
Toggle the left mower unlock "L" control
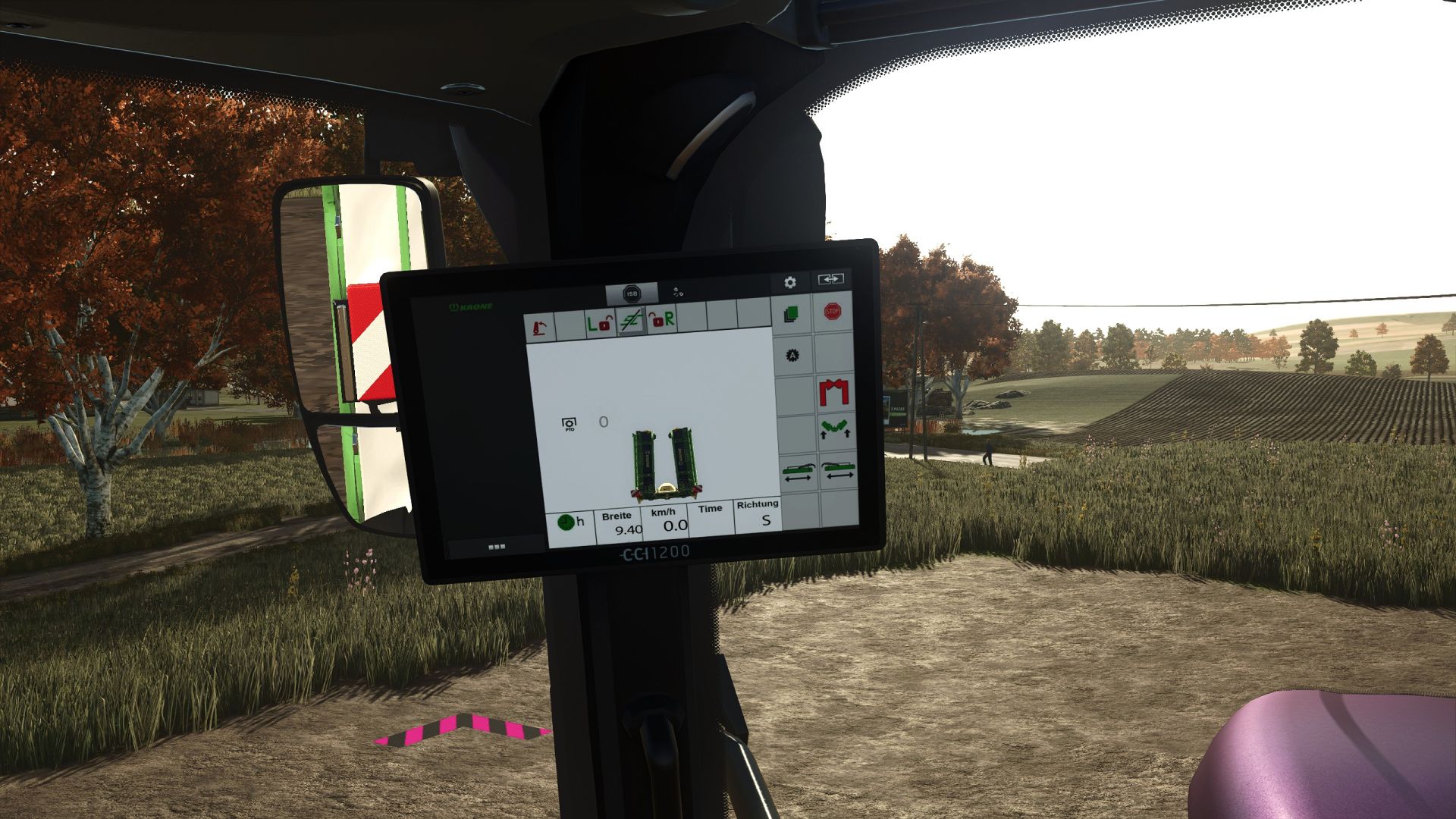(601, 323)
